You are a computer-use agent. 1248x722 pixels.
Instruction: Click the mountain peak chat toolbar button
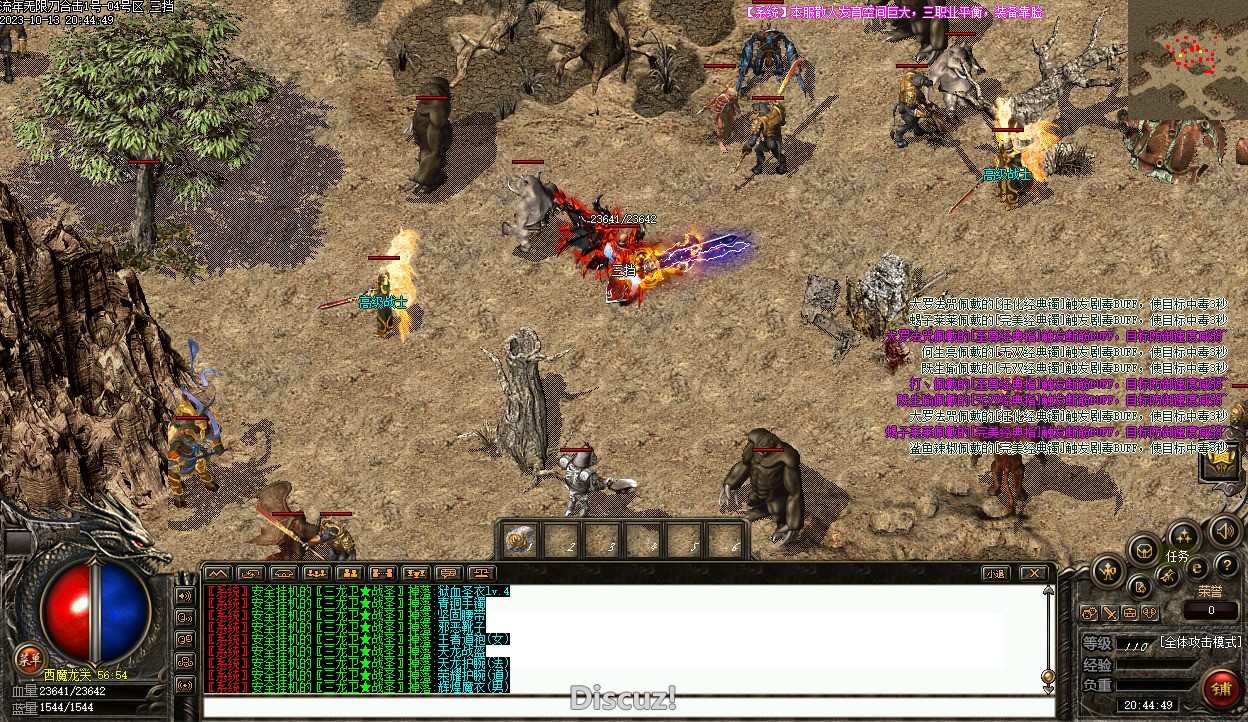[218, 573]
